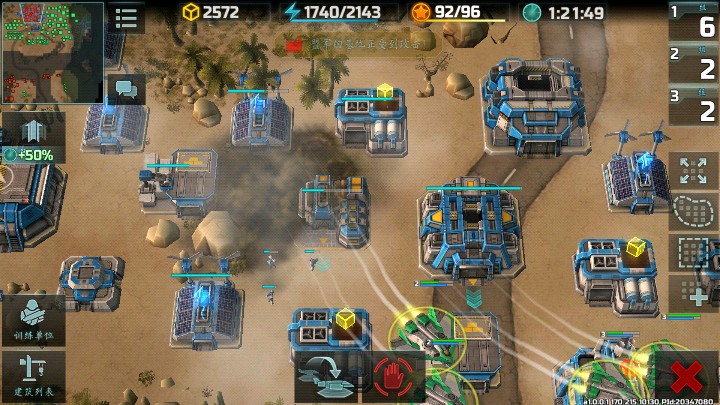720x405 pixels.
Task: Choose the dashed rectangle selection tool
Action: coord(693,252)
